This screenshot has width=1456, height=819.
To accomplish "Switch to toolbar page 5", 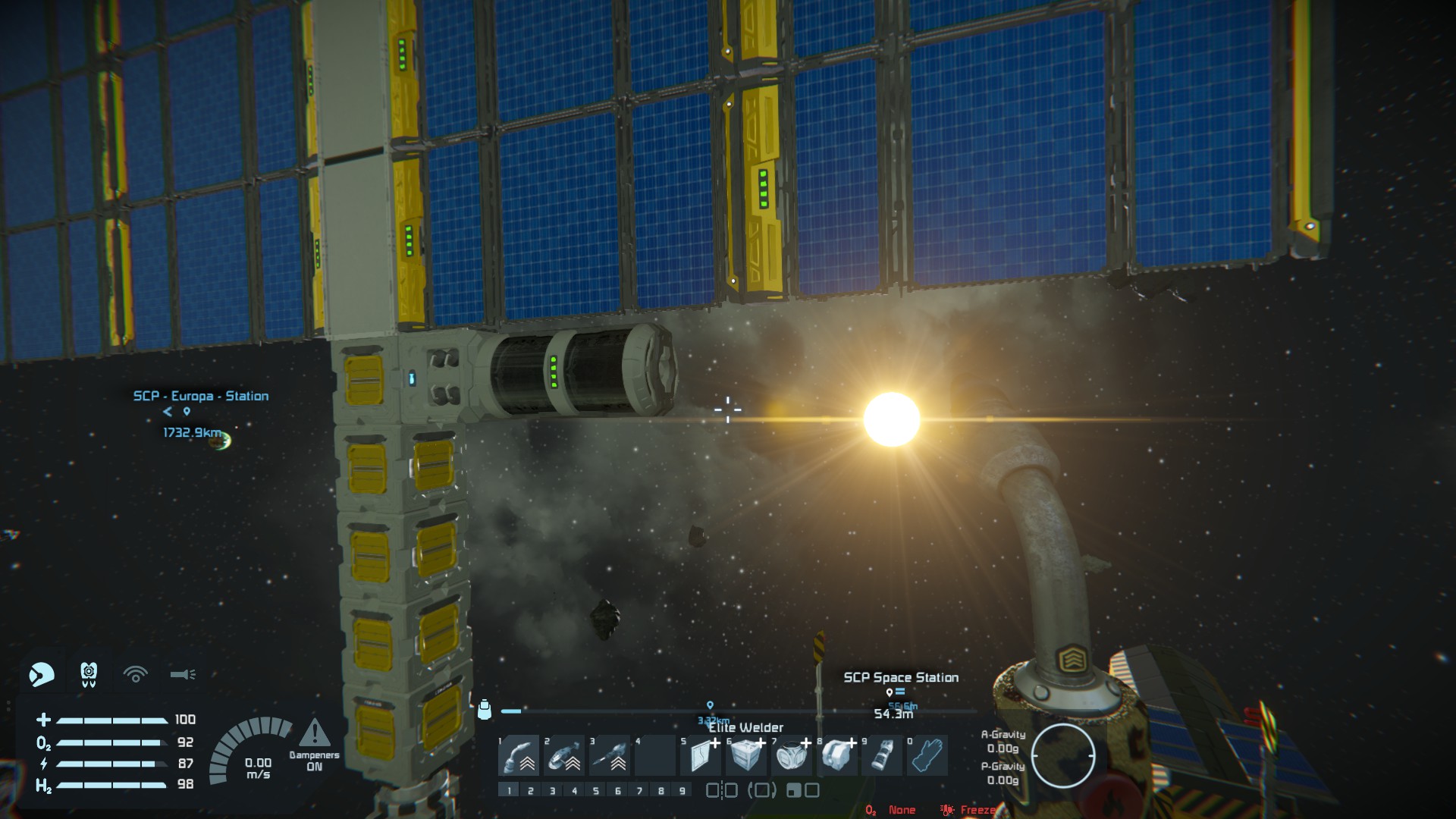I will [596, 791].
